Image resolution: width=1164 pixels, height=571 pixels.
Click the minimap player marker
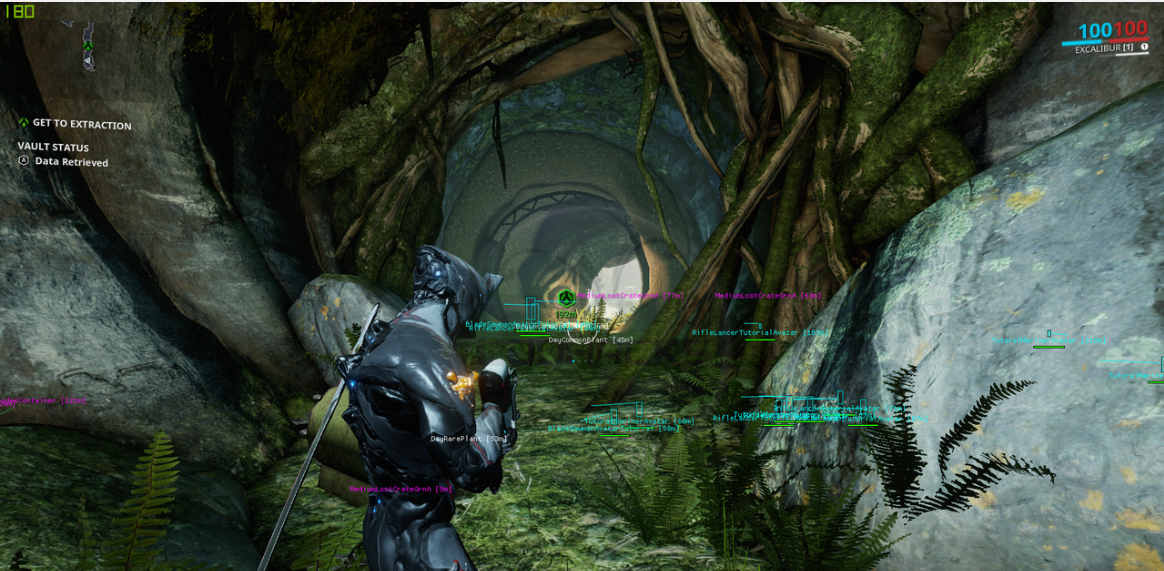coord(89,46)
